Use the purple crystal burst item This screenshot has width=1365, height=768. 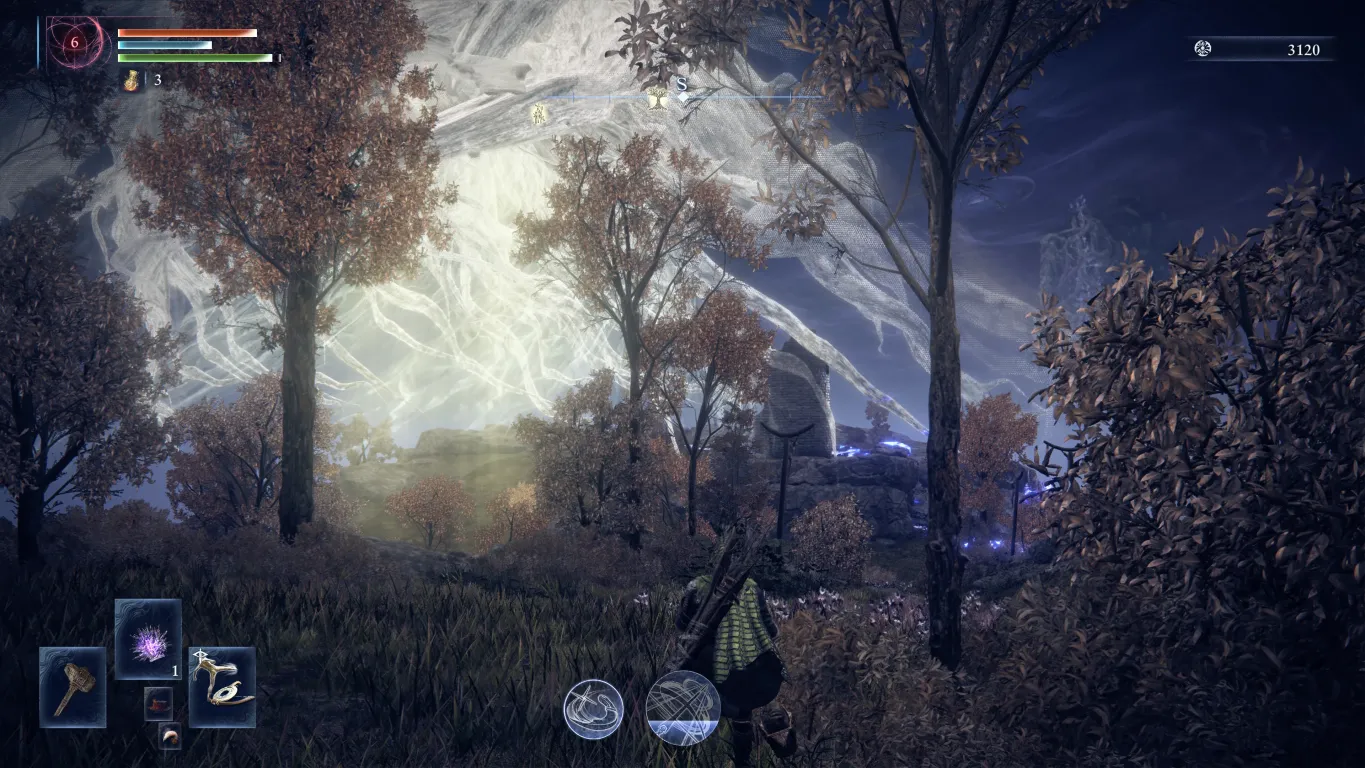(x=148, y=639)
